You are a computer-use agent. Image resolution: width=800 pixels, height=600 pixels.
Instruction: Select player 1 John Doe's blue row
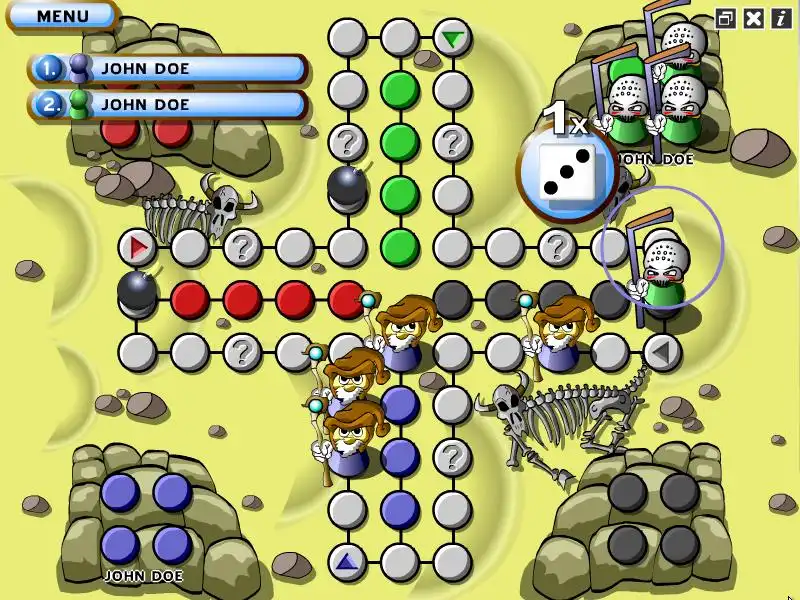(x=168, y=69)
